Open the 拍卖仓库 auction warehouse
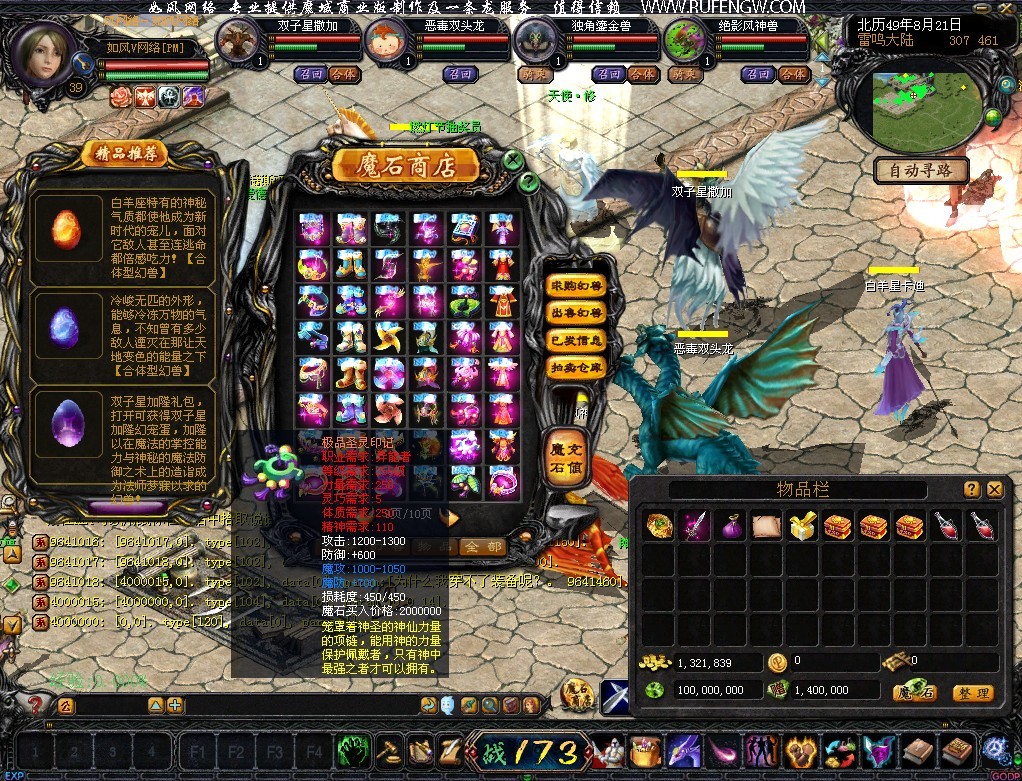The image size is (1022, 781). point(577,368)
